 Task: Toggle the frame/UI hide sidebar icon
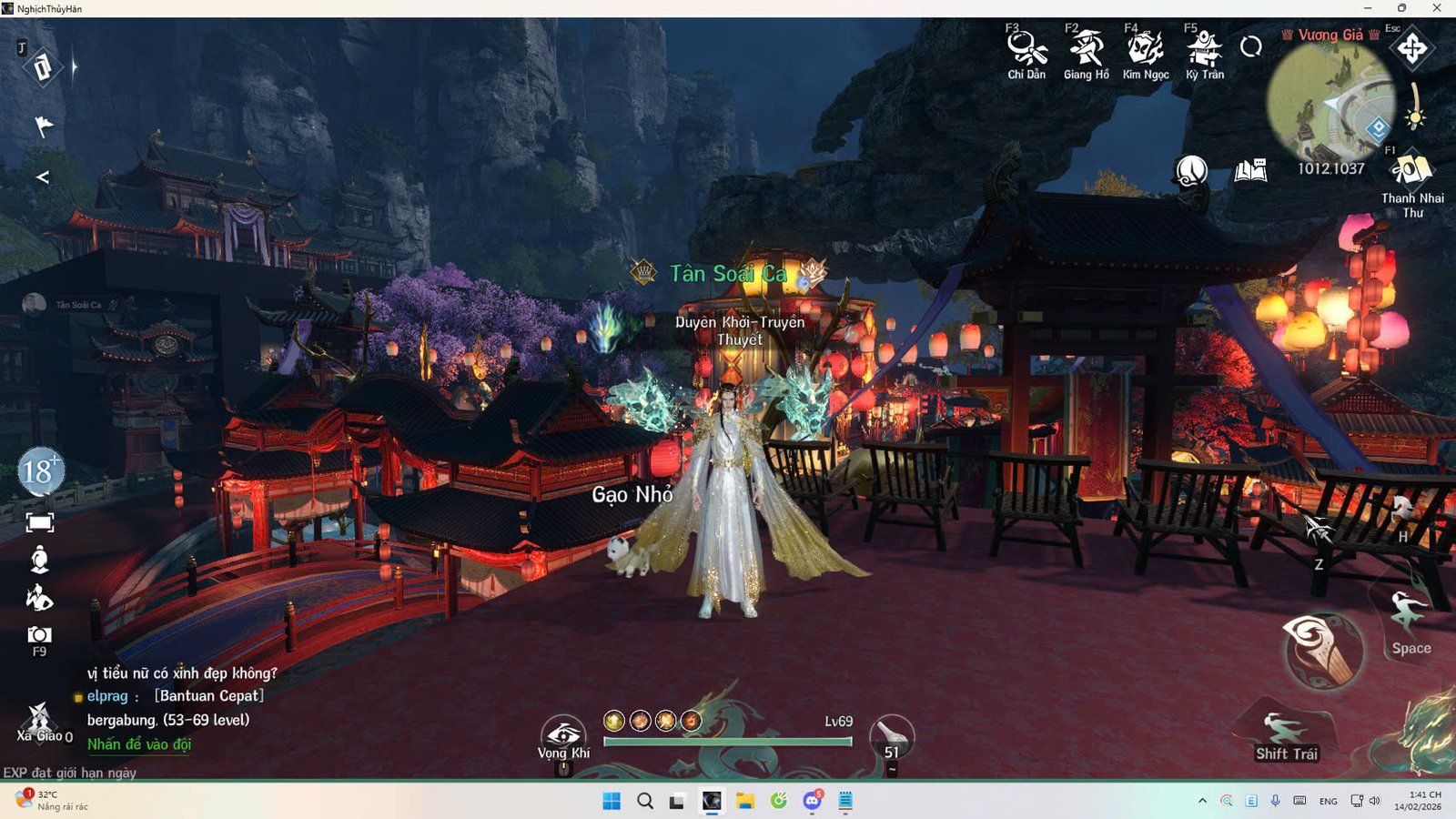[38, 521]
